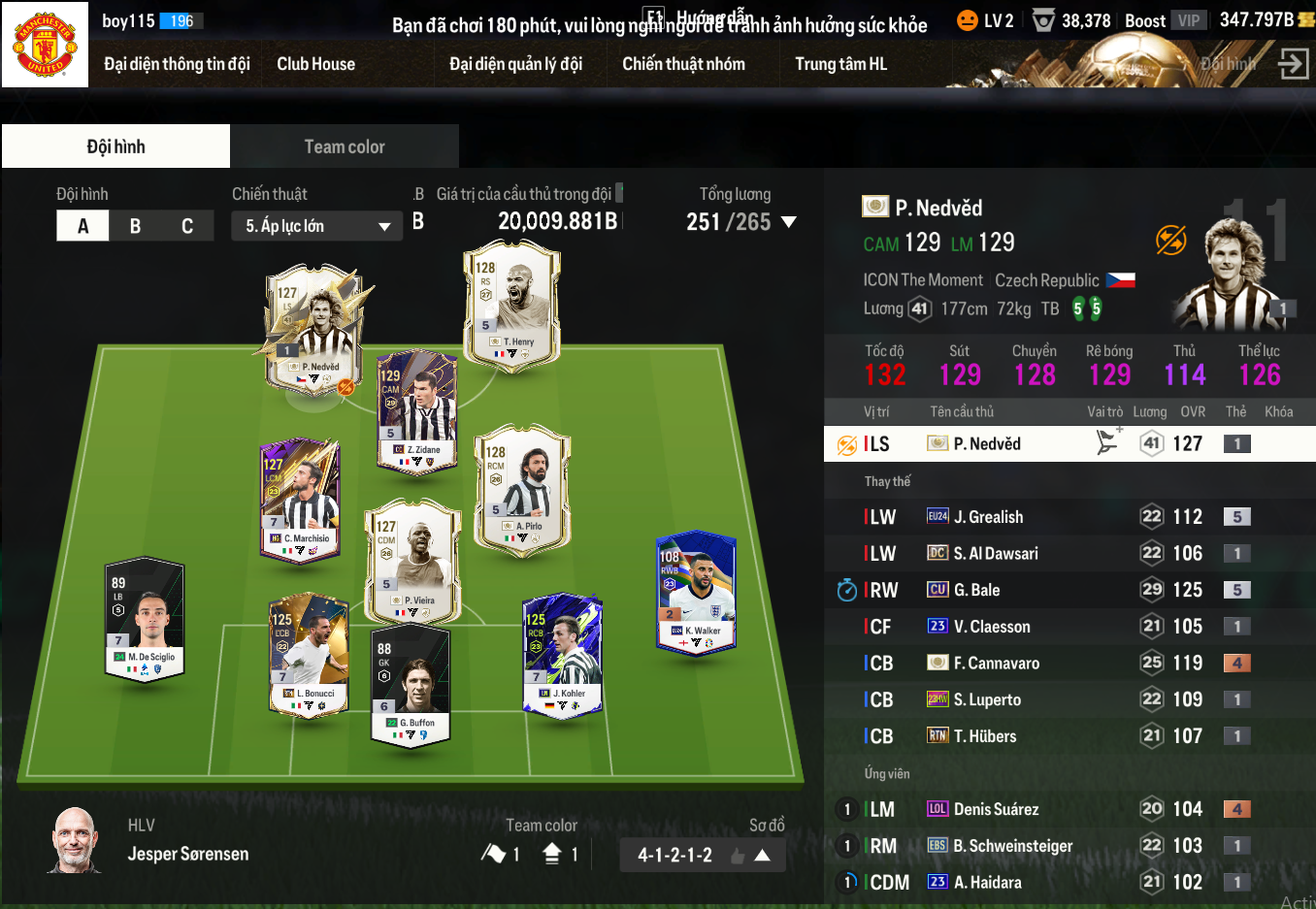
Task: Select reserve player Denis Suárez
Action: click(996, 809)
